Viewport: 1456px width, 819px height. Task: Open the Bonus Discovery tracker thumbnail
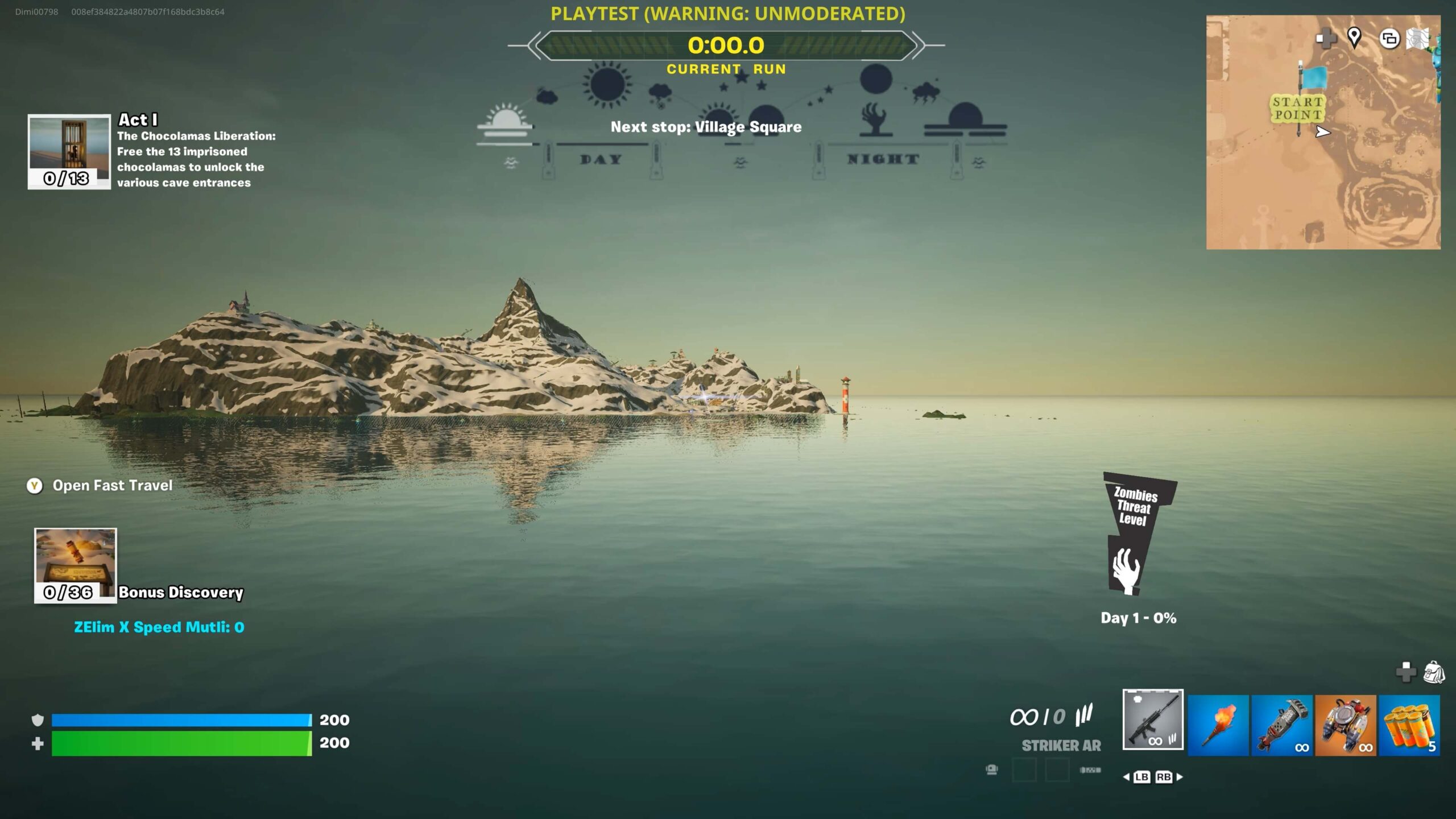click(x=76, y=565)
